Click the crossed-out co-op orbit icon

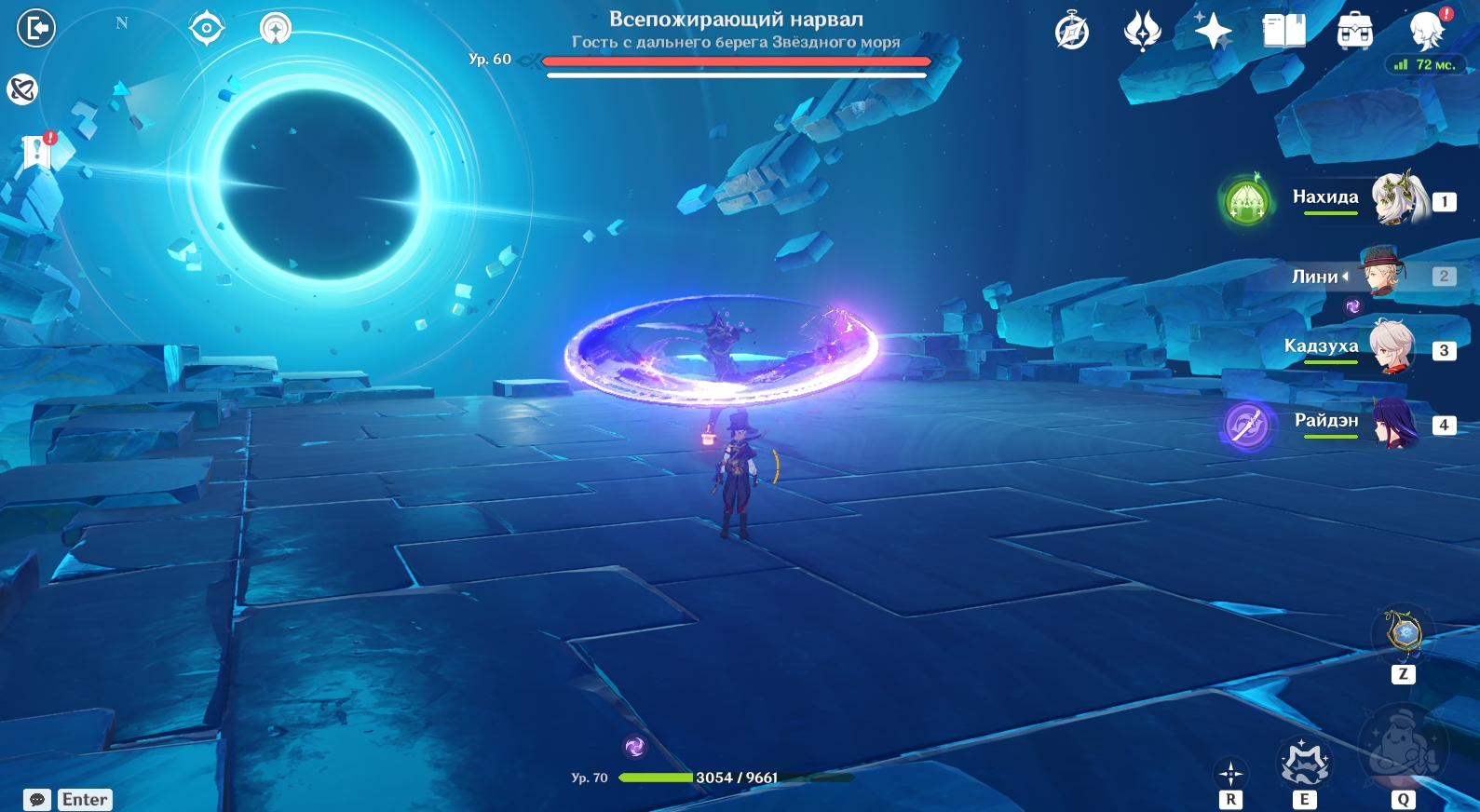[x=21, y=89]
